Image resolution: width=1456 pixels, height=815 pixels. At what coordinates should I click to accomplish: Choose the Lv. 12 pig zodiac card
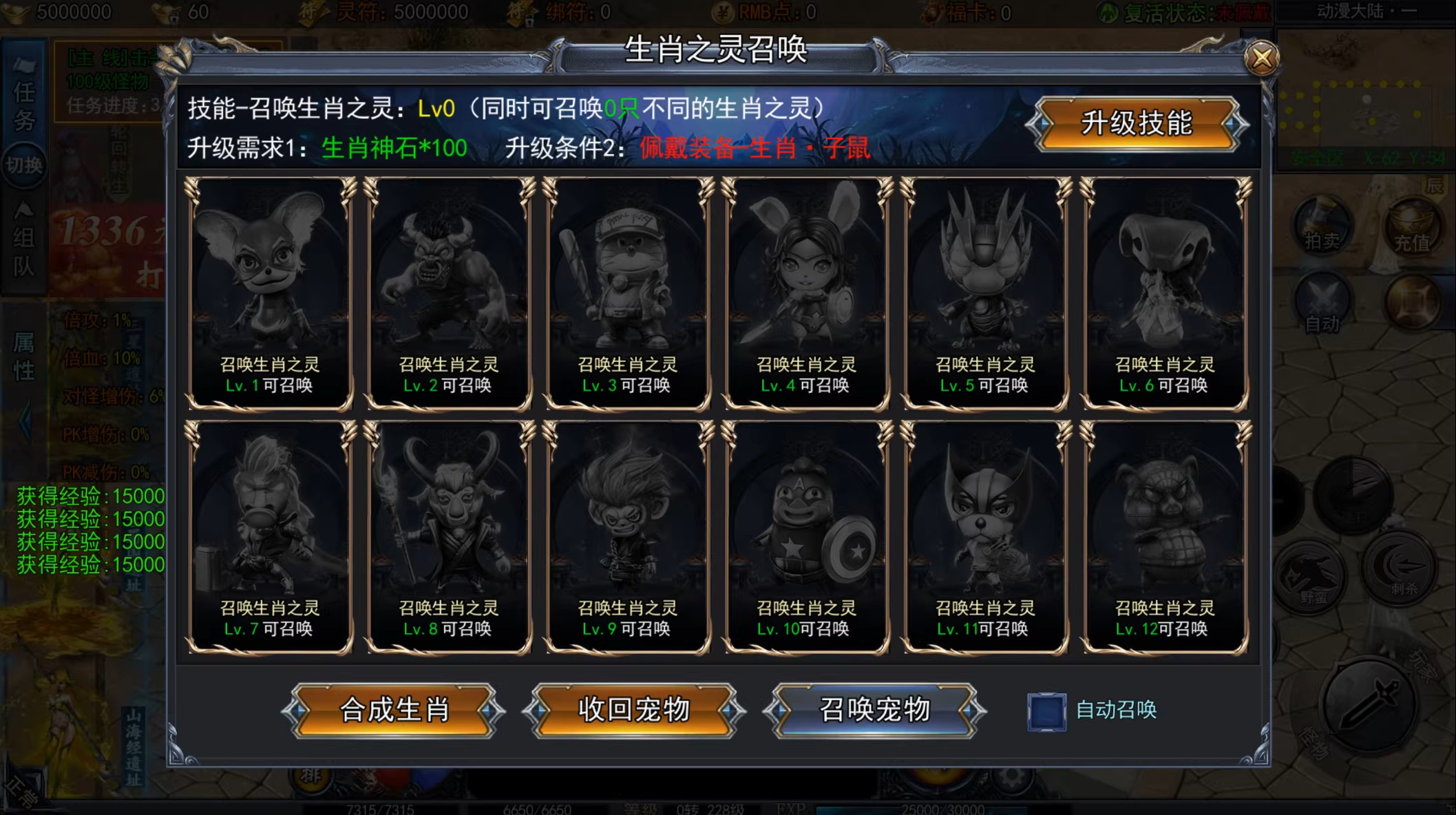[x=1164, y=538]
